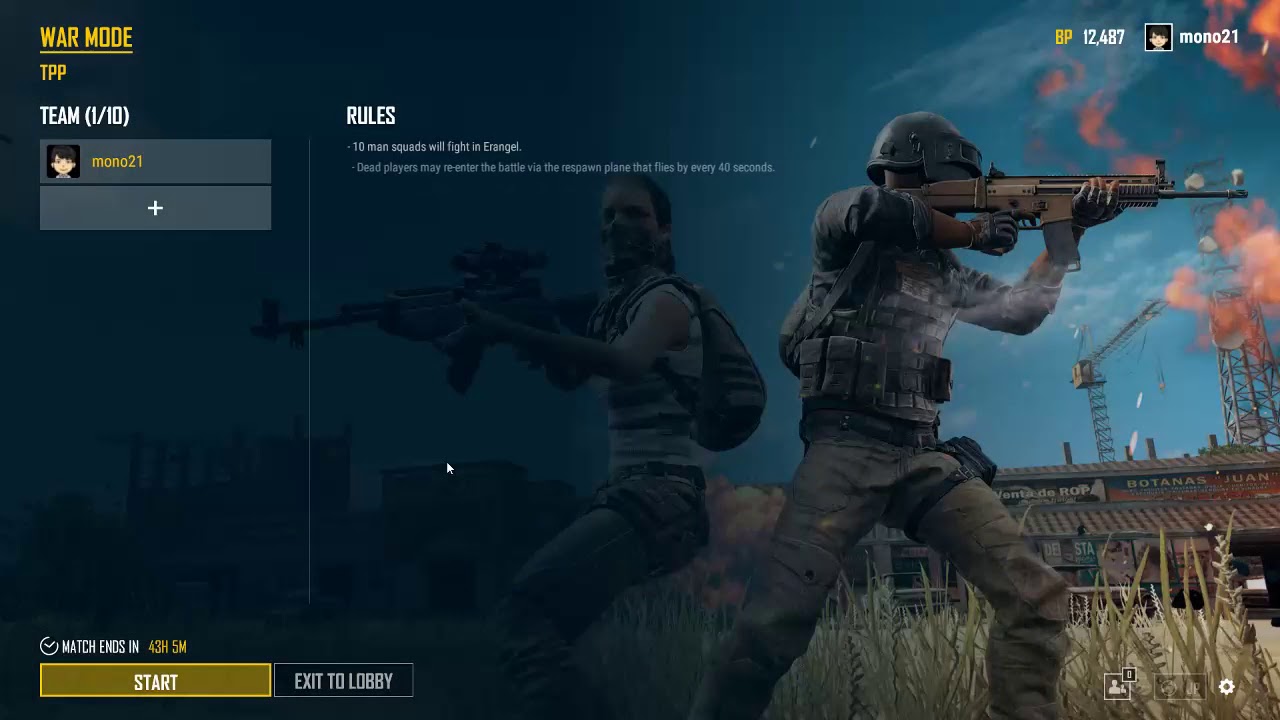Click the friend count badge showing 0

point(1129,674)
